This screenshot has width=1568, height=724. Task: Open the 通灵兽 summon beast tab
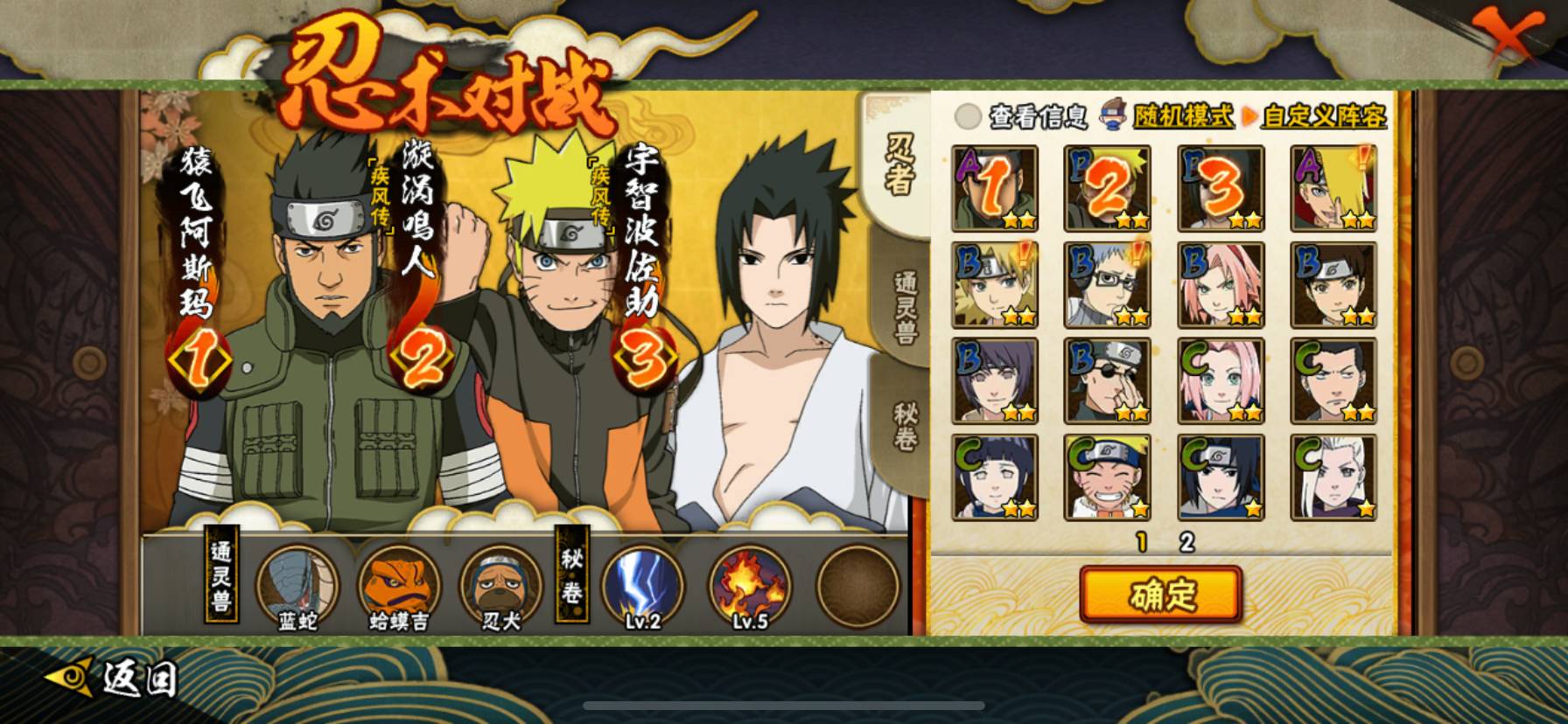pos(904,306)
